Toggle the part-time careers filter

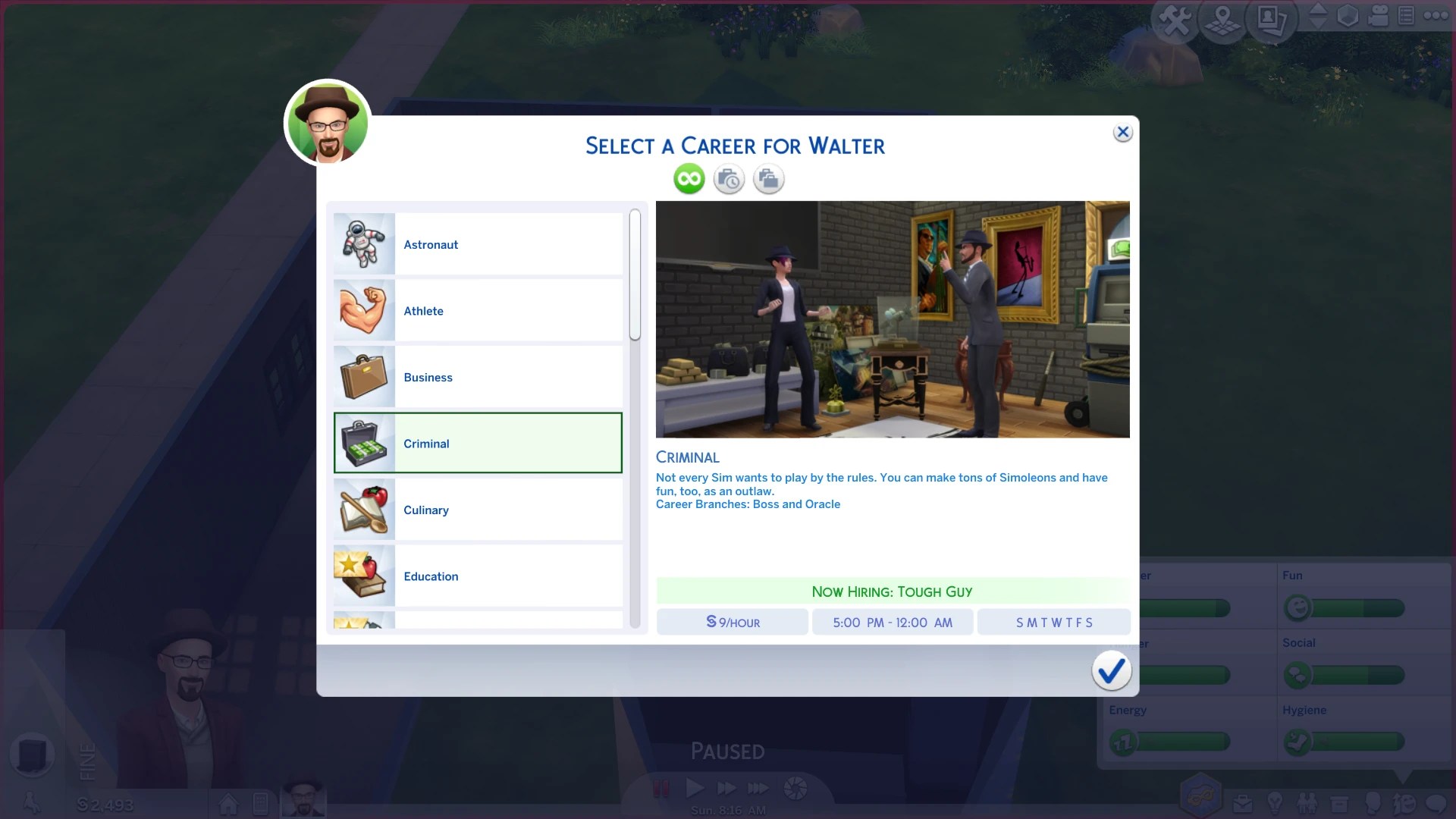coord(729,179)
